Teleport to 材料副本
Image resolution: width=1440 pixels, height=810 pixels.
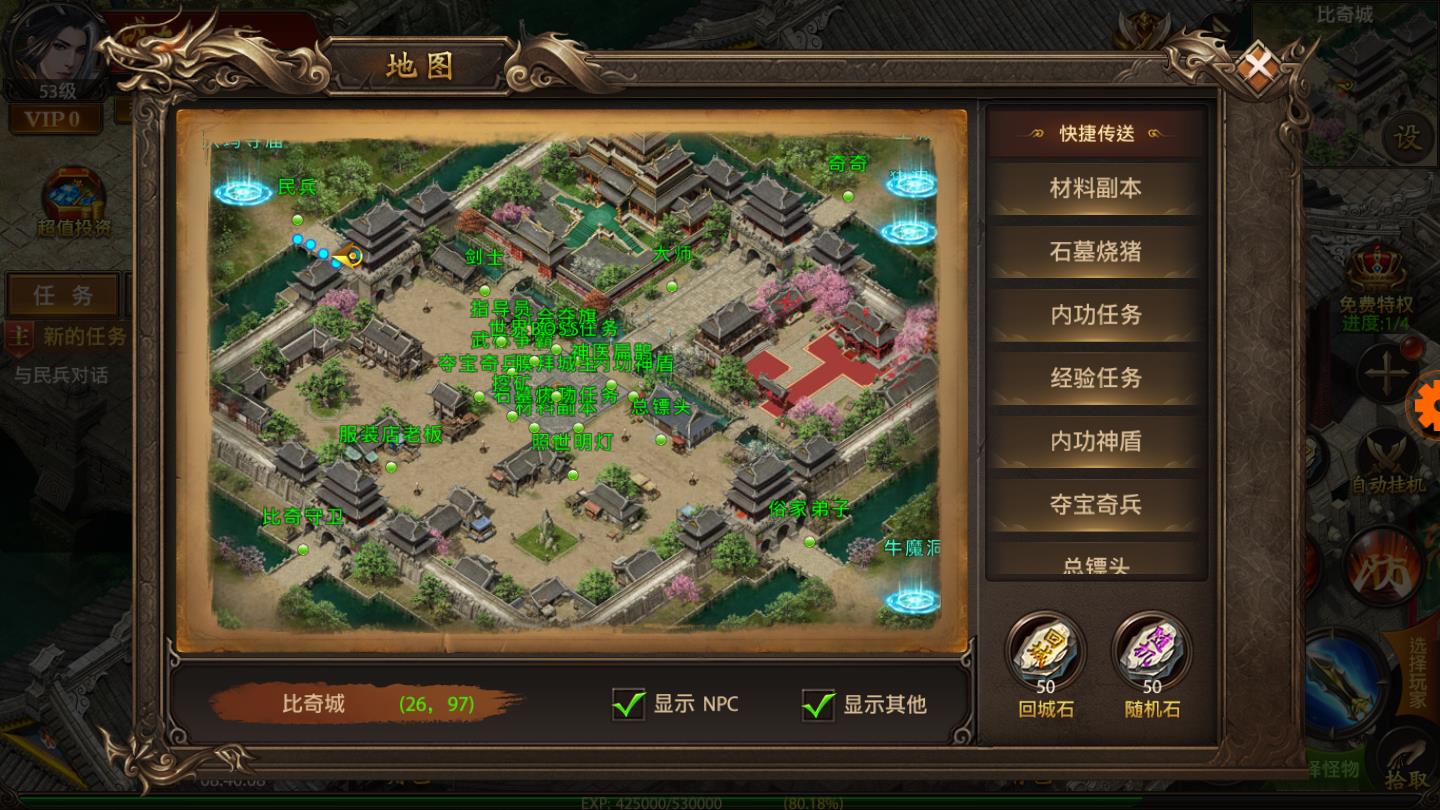(1095, 188)
